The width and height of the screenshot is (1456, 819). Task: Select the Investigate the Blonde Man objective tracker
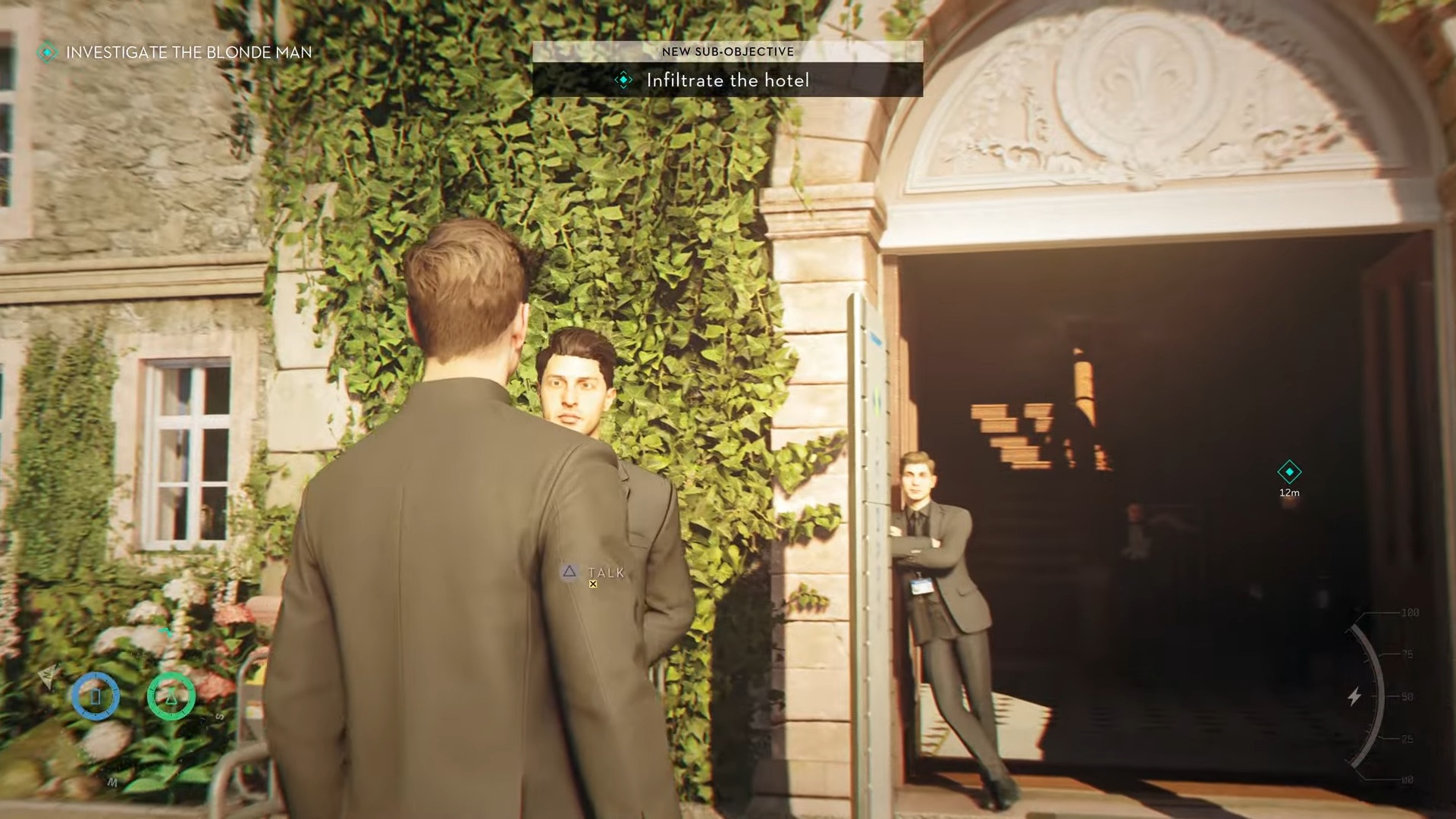[x=176, y=52]
